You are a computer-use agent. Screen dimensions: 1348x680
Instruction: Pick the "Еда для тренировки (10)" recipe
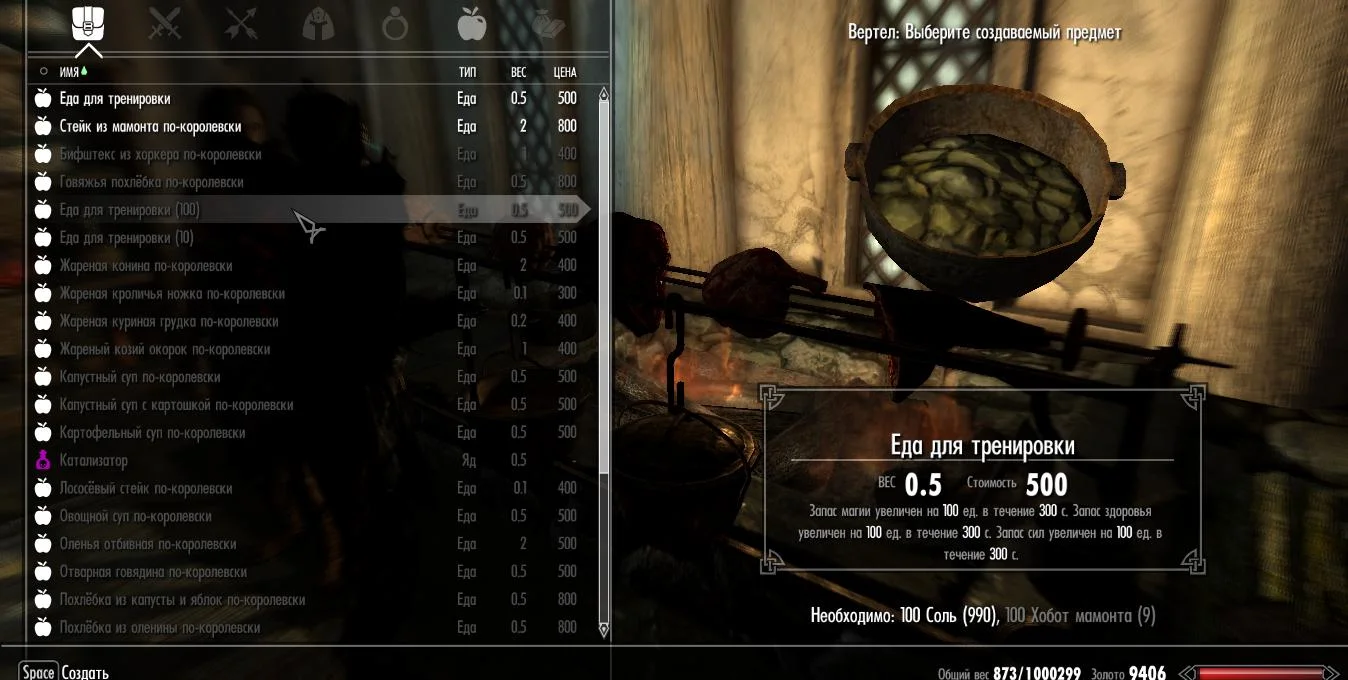point(126,238)
